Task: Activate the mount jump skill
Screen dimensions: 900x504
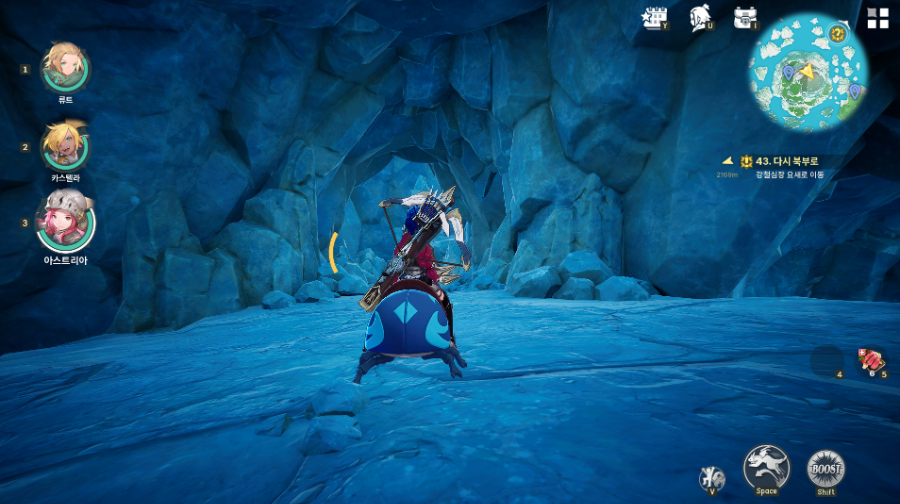Action: tap(767, 466)
